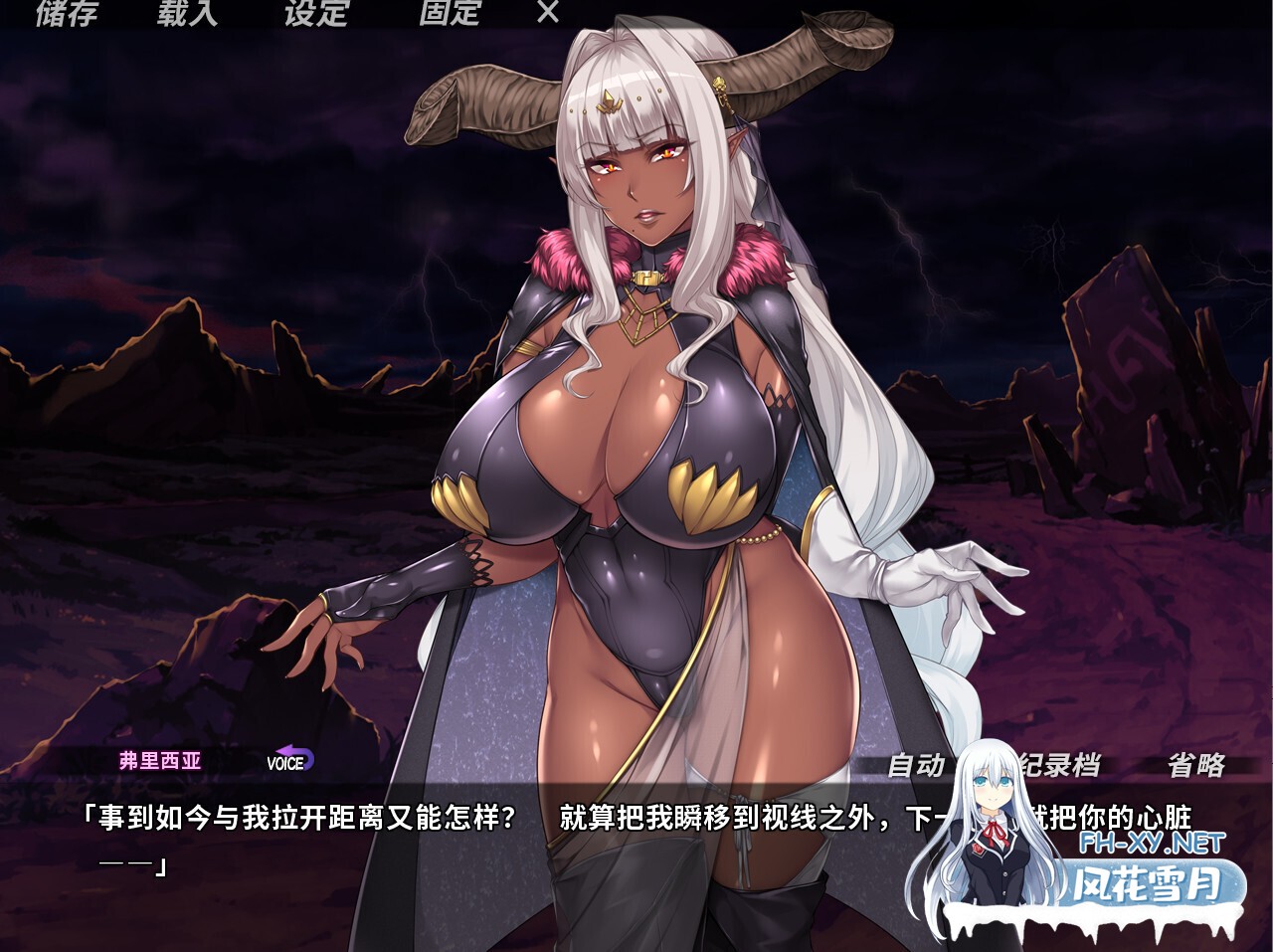This screenshot has height=952, width=1273.
Task: Click the pink 弗里西亚 name plate
Action: (162, 761)
